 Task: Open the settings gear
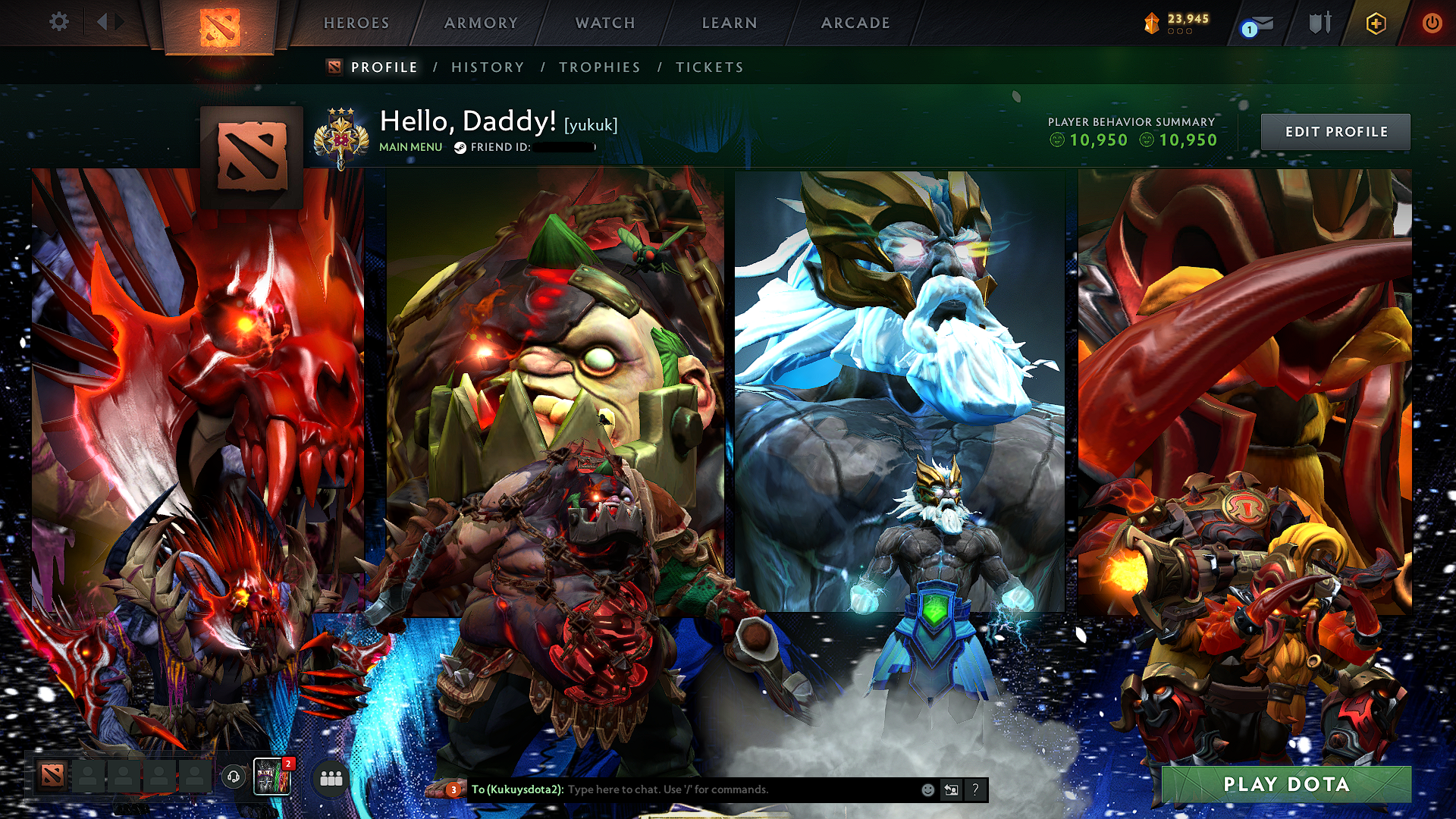click(x=58, y=23)
